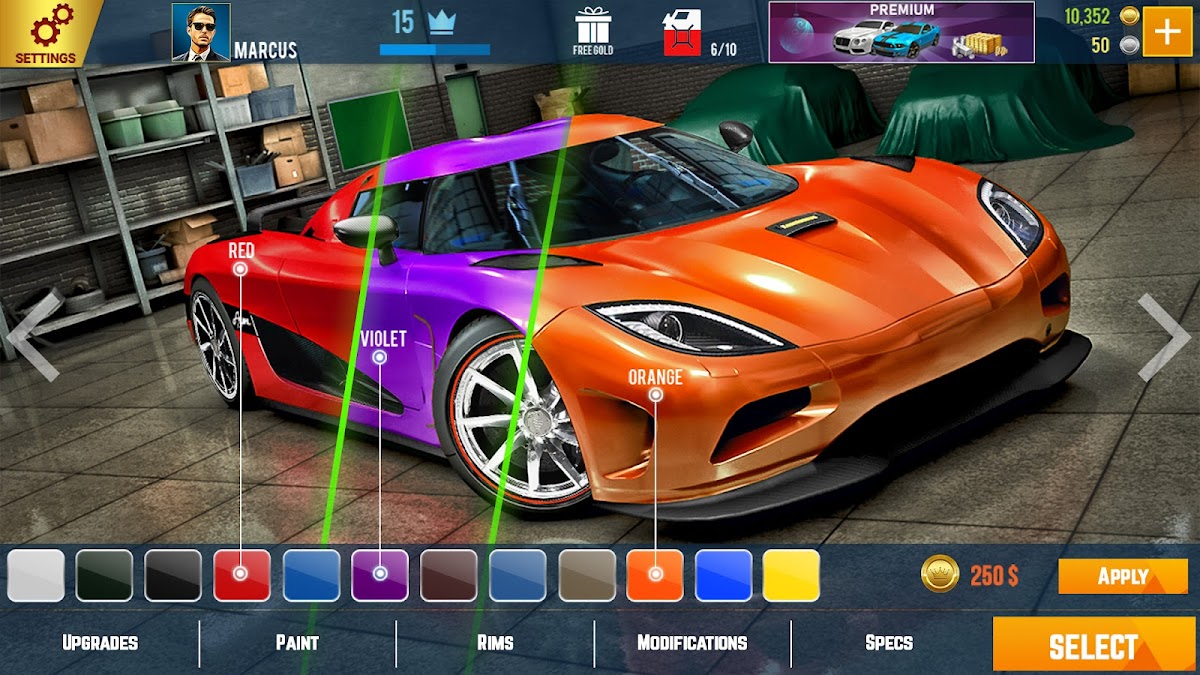Open the Premium cars offer banner
Screen dimensions: 1200x675
click(x=900, y=32)
